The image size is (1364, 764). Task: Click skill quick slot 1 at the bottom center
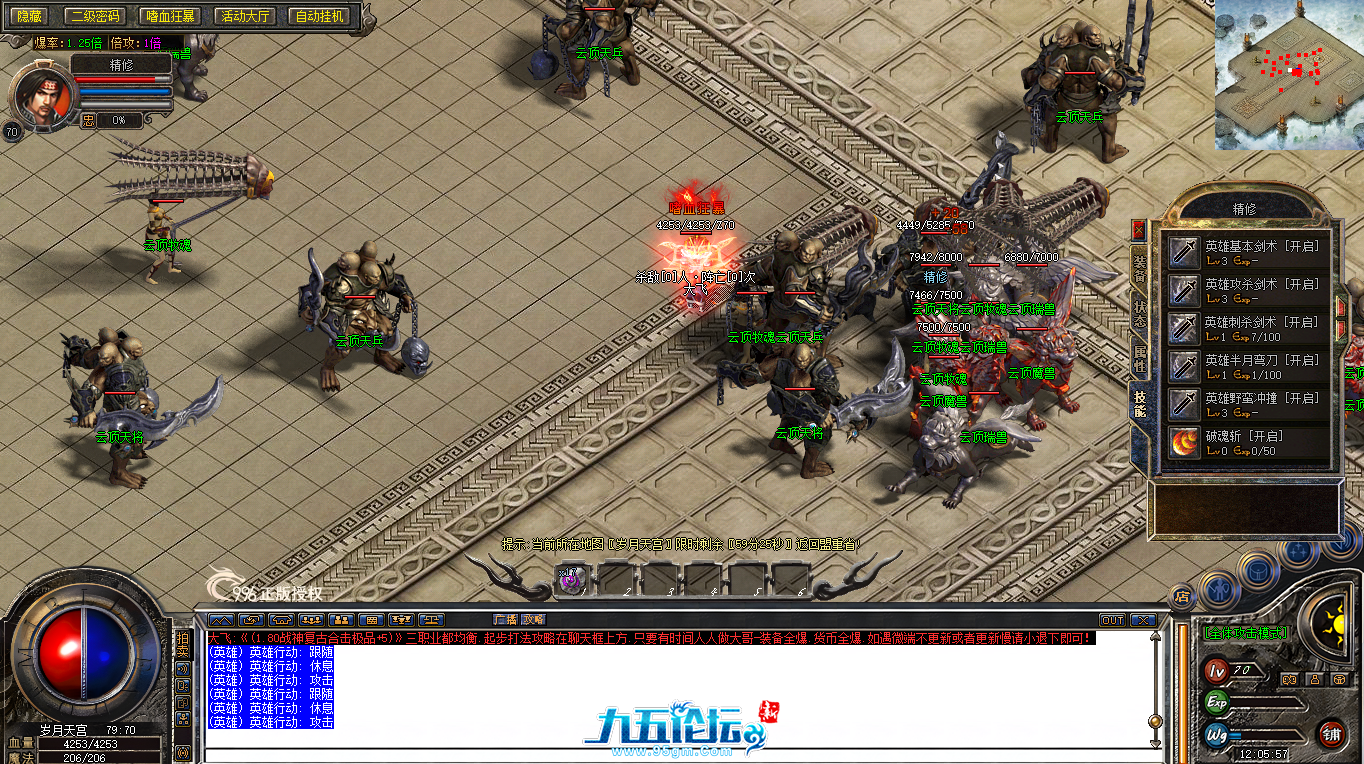572,580
